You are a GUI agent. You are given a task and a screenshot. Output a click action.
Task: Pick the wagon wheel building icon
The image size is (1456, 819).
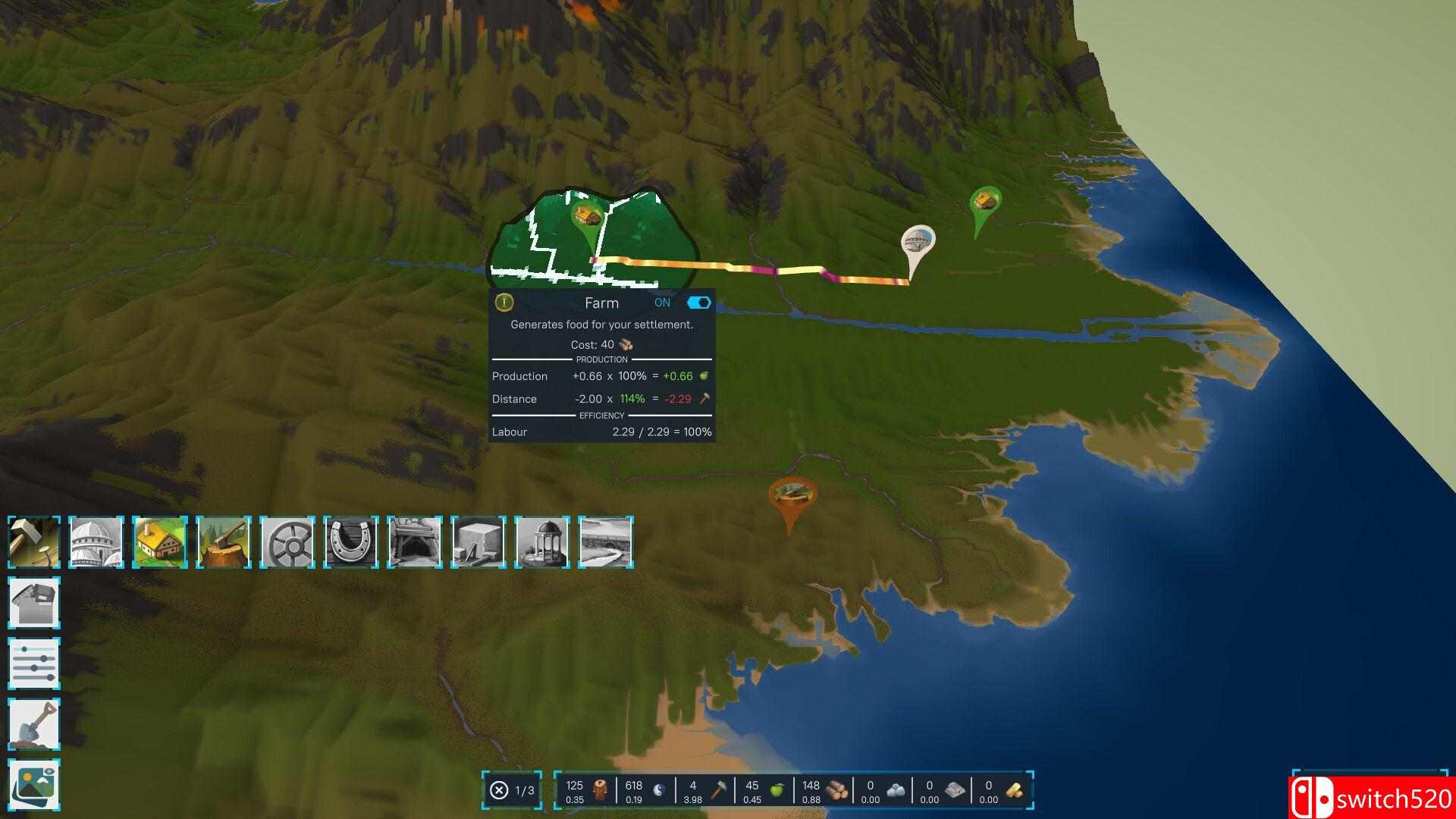(x=287, y=541)
